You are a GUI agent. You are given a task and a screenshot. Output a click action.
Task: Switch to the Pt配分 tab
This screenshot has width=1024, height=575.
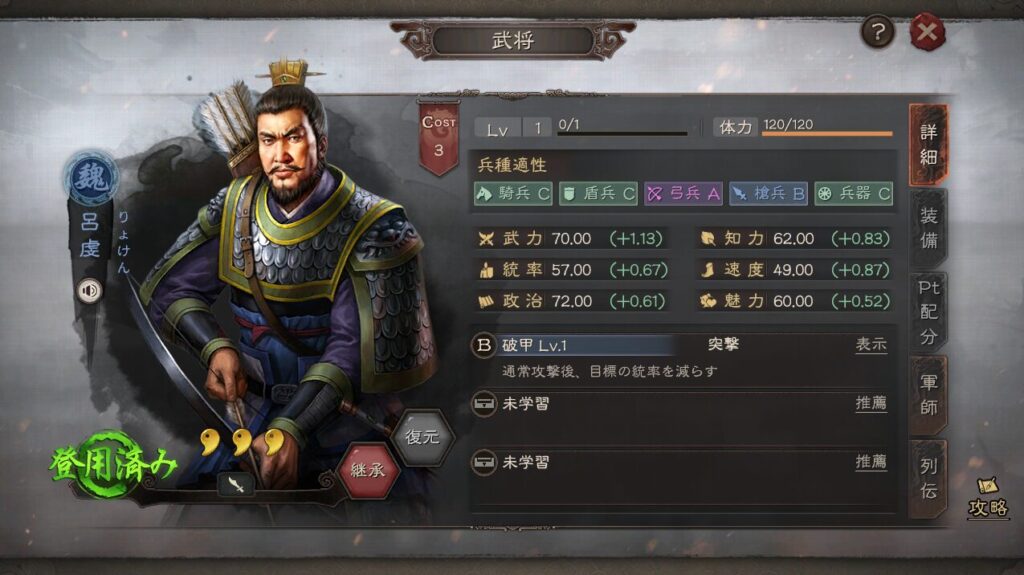tap(928, 310)
